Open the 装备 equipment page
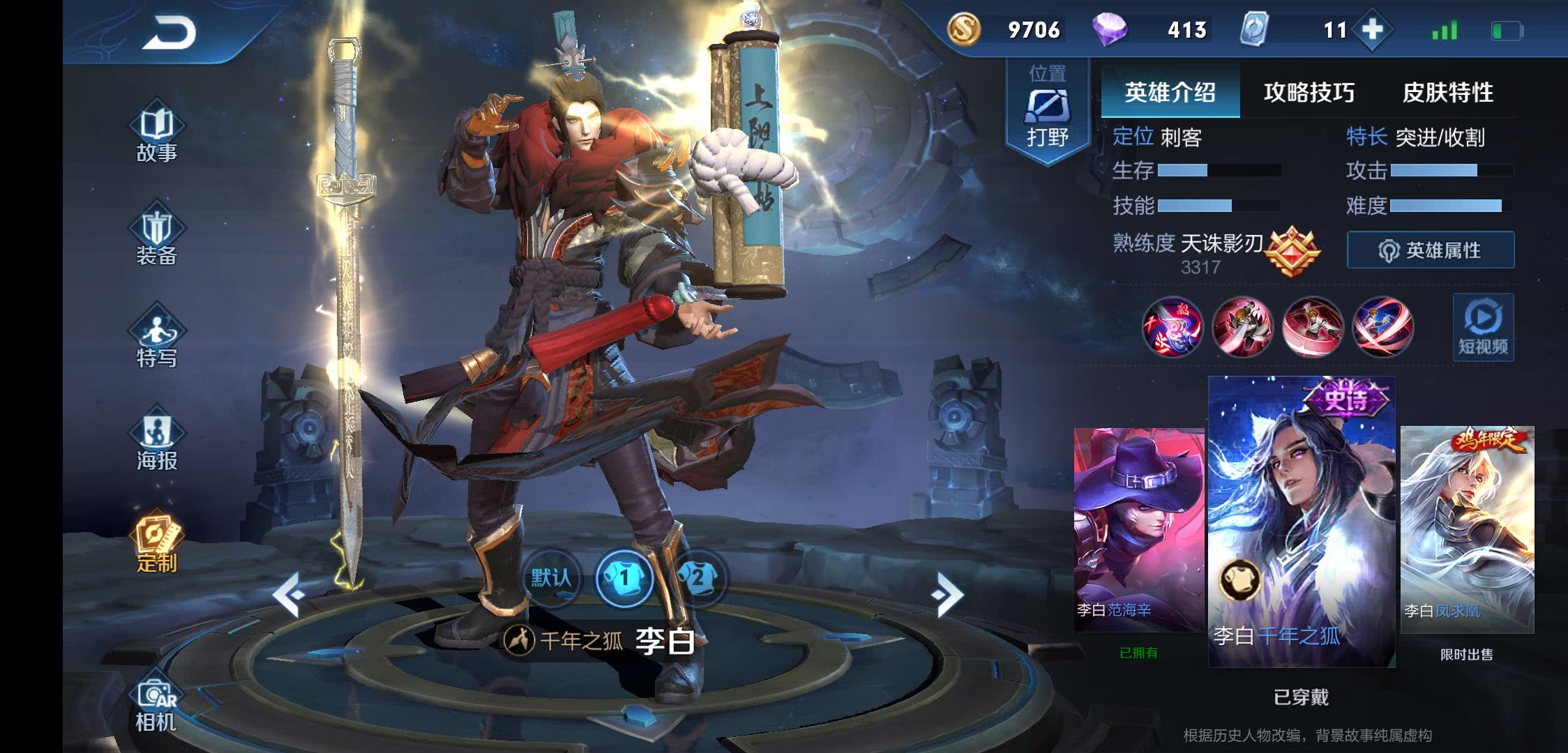 click(157, 238)
